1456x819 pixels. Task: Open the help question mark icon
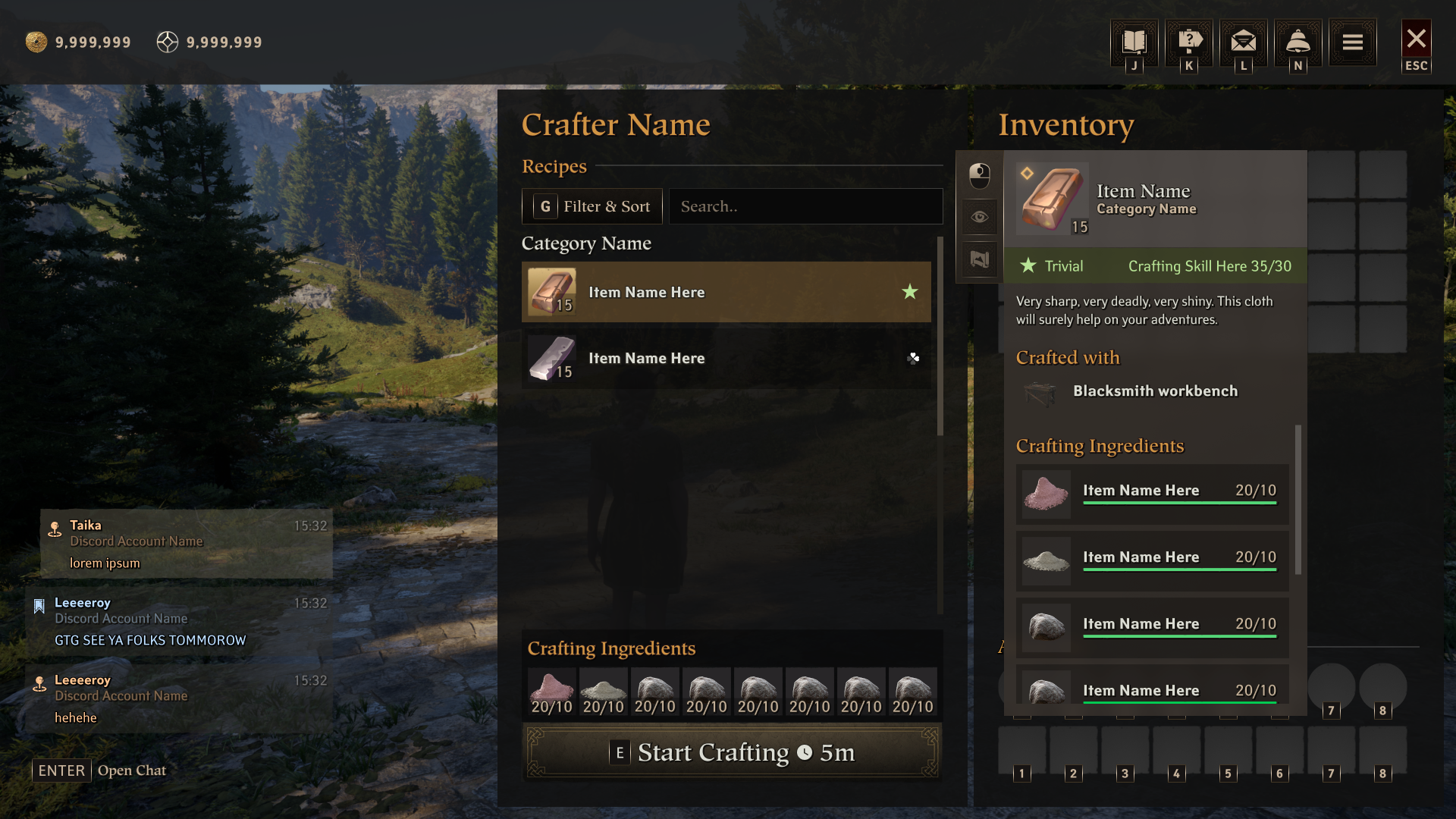pos(1189,42)
